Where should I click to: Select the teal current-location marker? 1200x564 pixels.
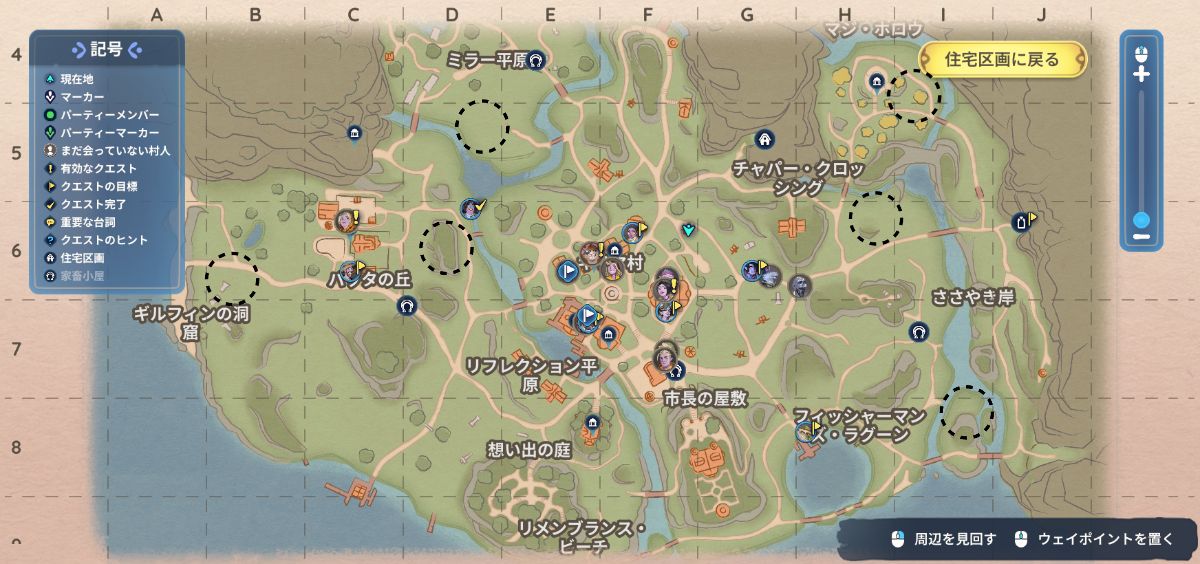[688, 230]
